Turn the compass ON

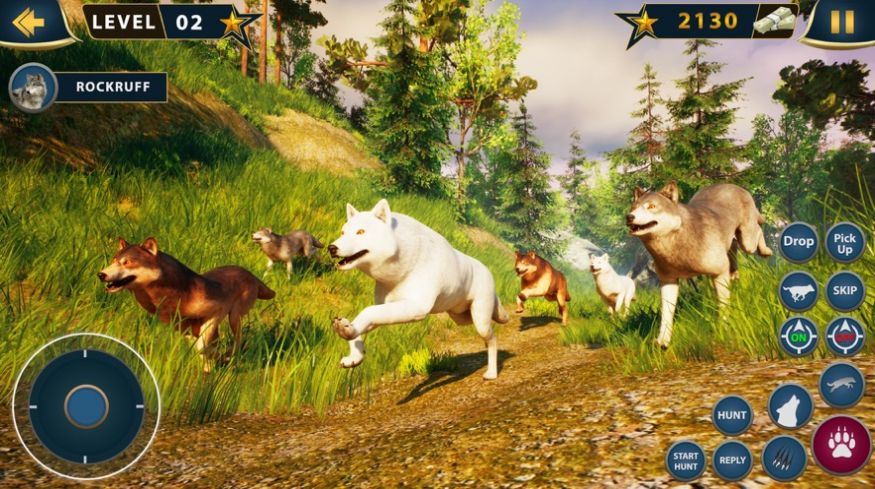point(798,336)
